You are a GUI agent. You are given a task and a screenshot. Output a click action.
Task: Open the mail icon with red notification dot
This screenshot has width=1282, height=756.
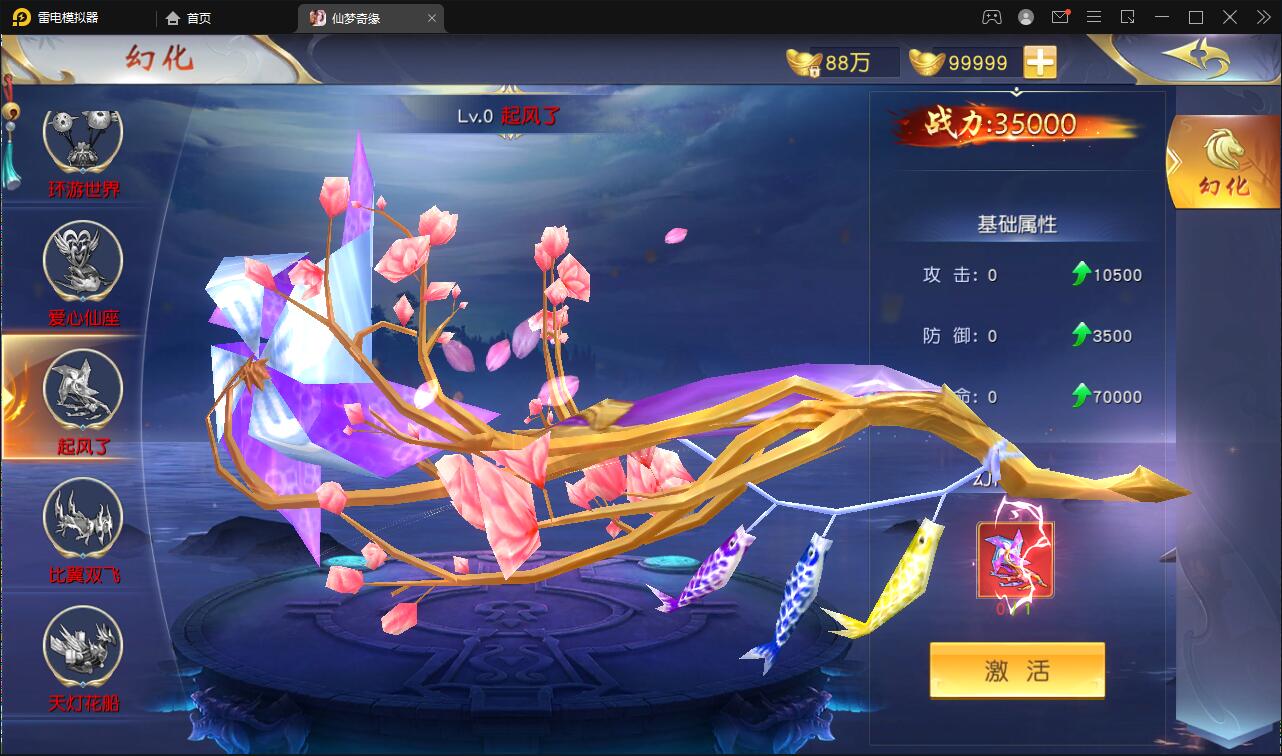pos(1060,17)
